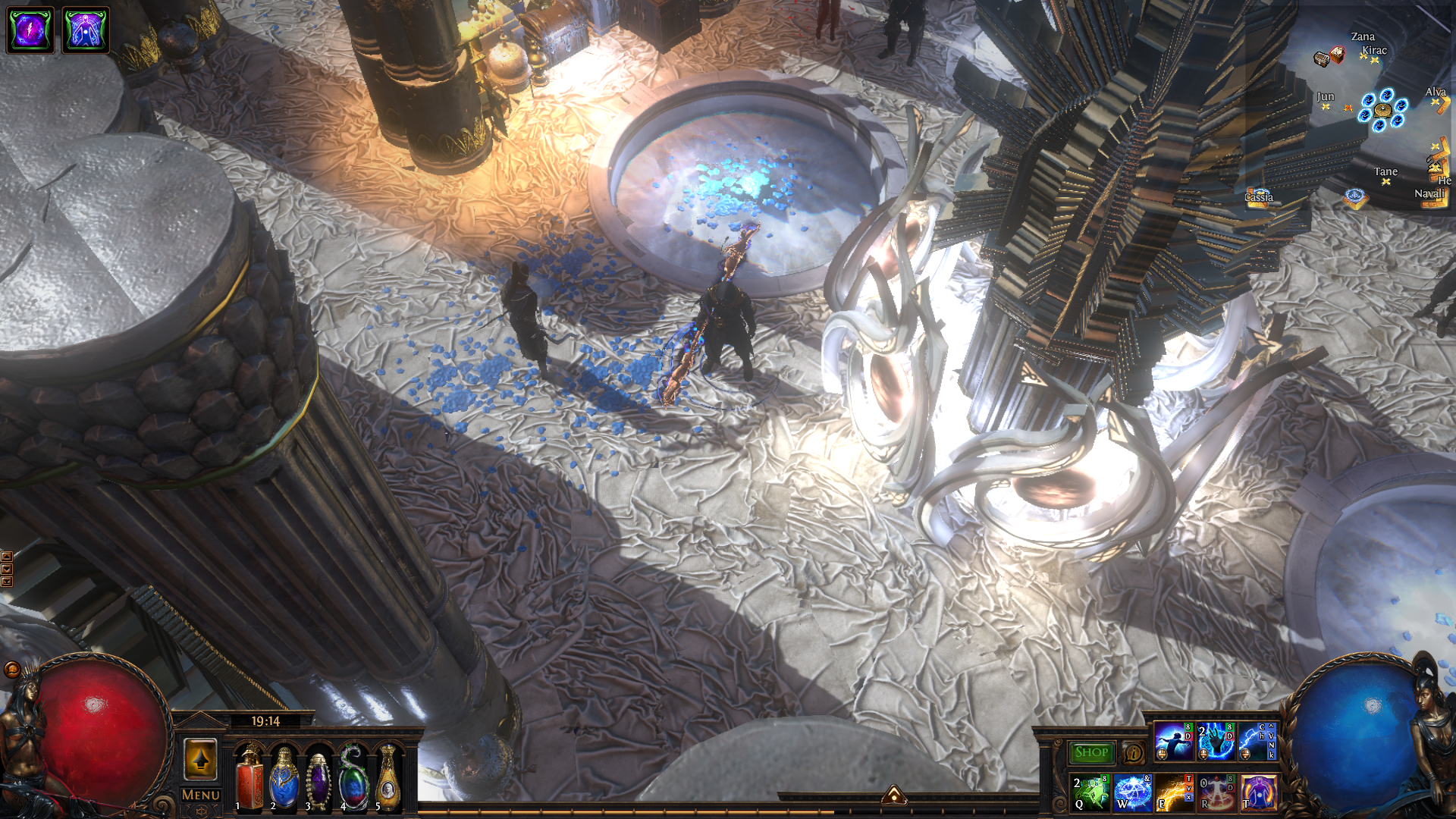Open the Menu button
This screenshot has width=1456, height=819.
pos(201,795)
